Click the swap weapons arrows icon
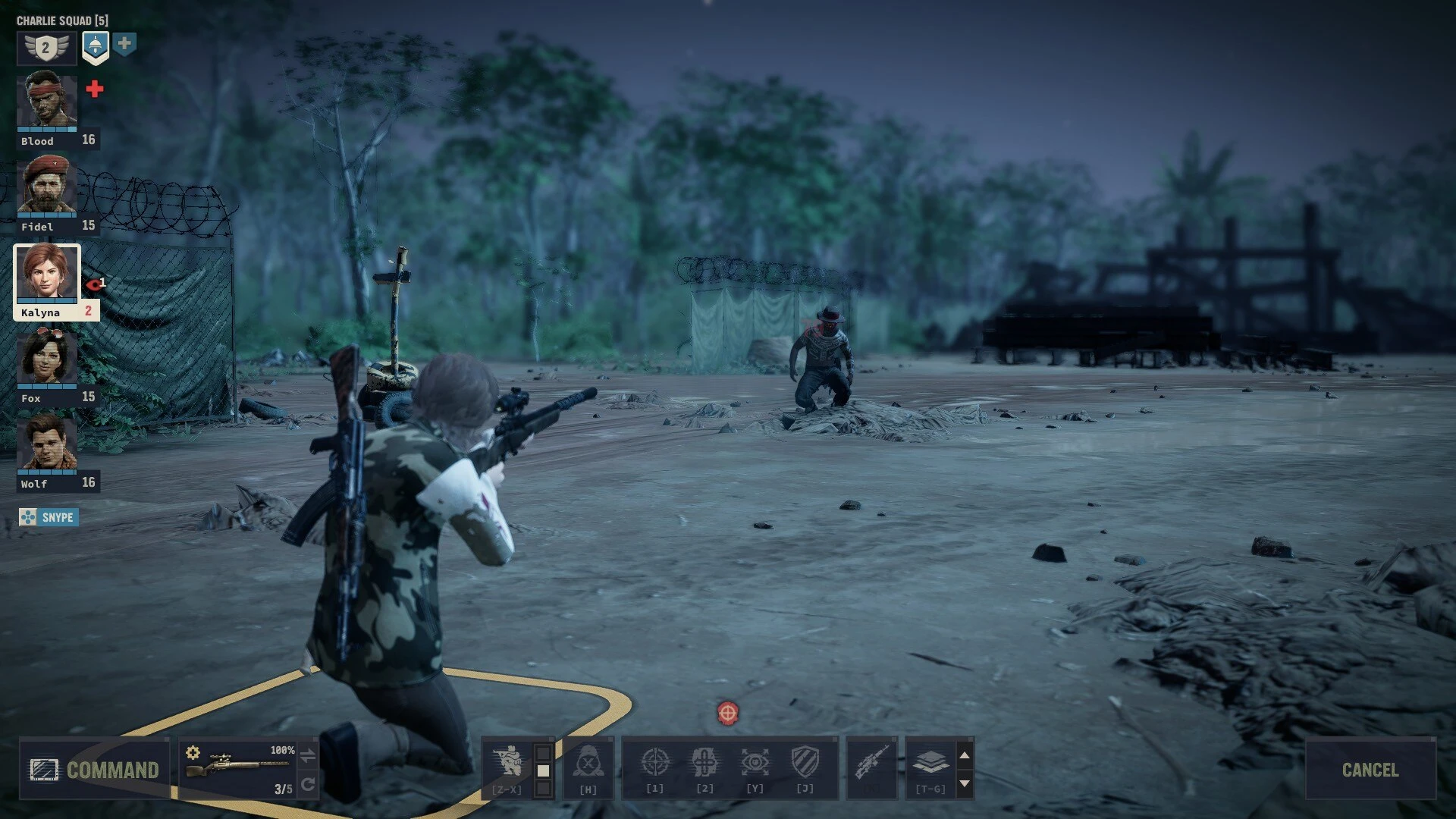This screenshot has height=819, width=1456. (309, 753)
